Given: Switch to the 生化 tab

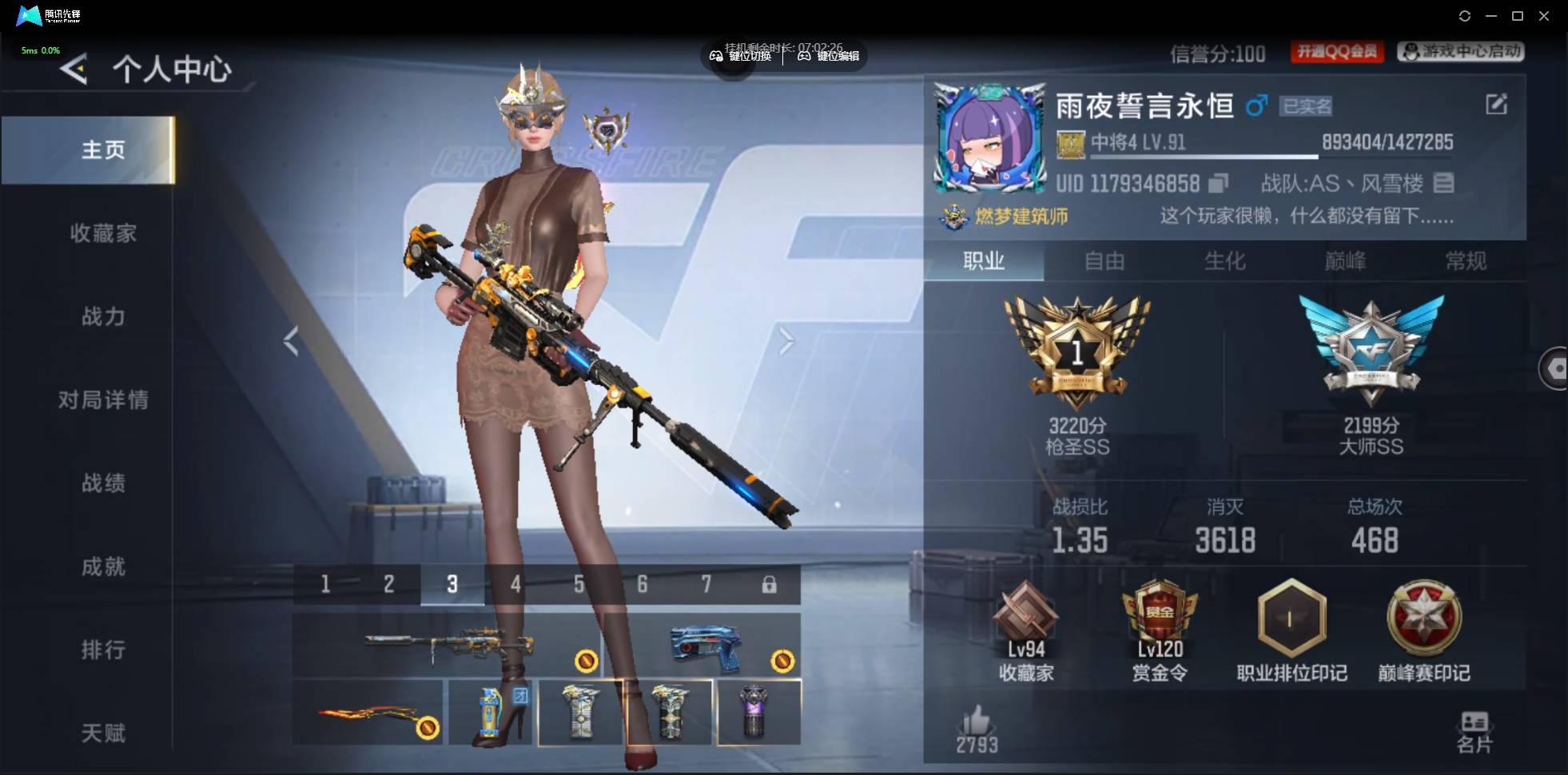Looking at the screenshot, I should pyautogui.click(x=1224, y=261).
